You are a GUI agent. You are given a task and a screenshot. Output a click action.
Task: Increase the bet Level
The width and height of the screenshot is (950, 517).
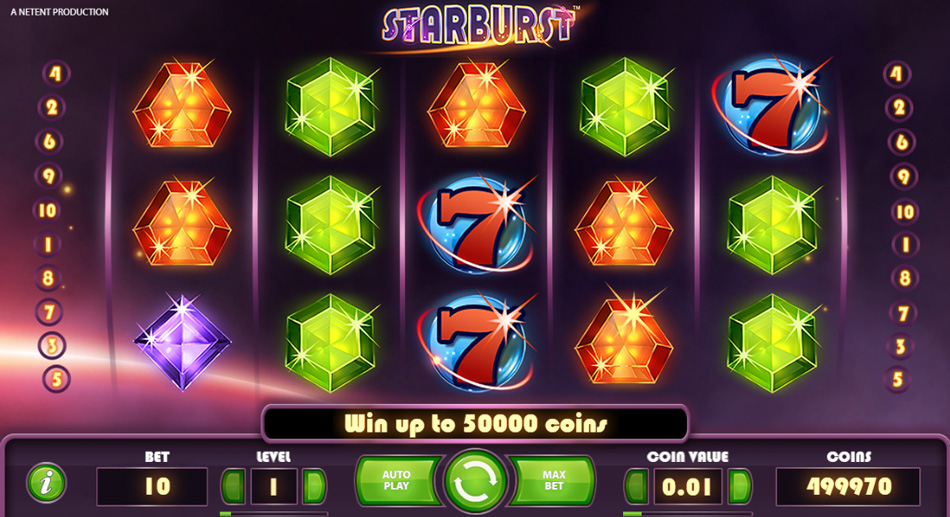[314, 487]
